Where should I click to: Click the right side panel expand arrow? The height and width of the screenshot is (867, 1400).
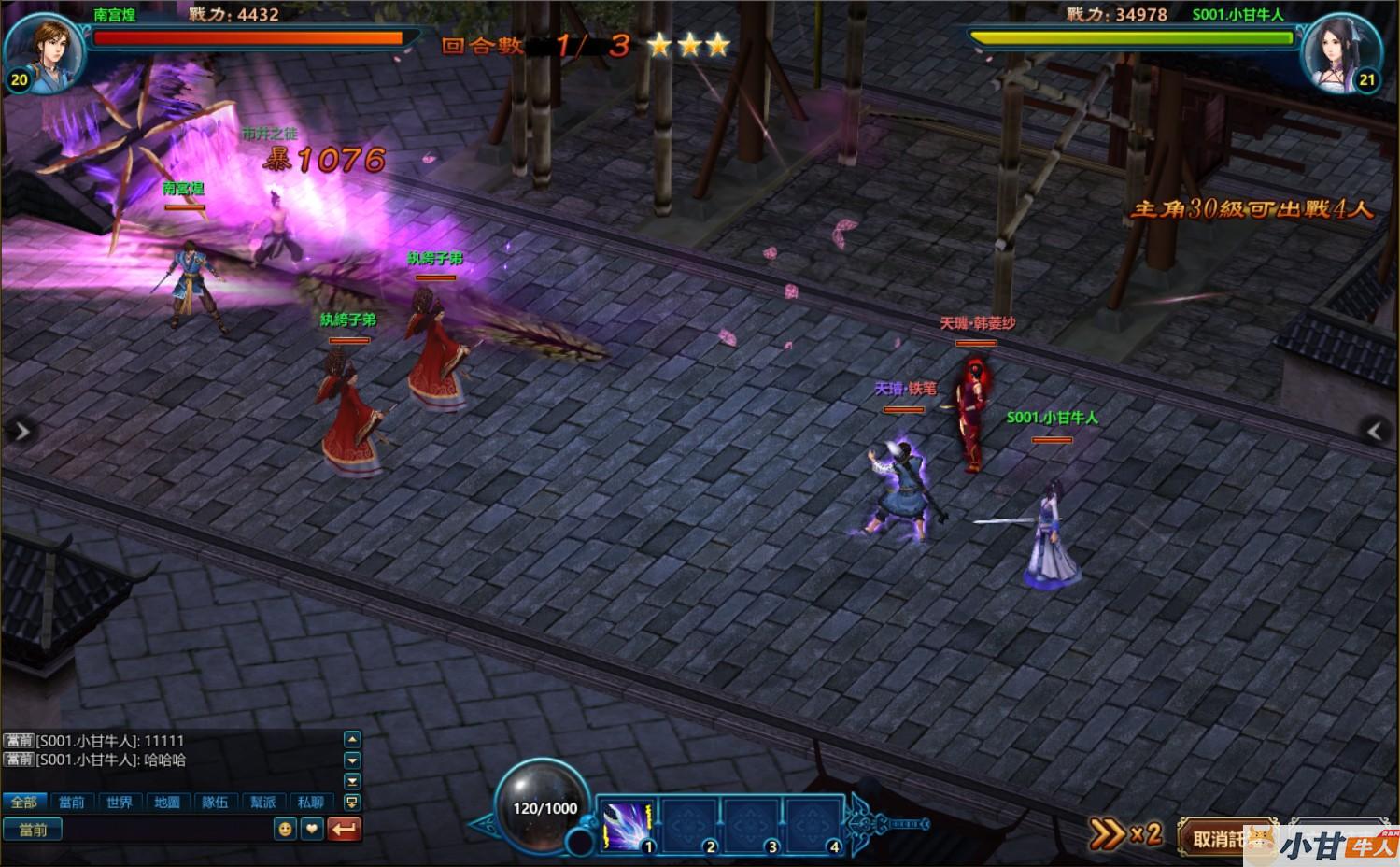[1376, 431]
